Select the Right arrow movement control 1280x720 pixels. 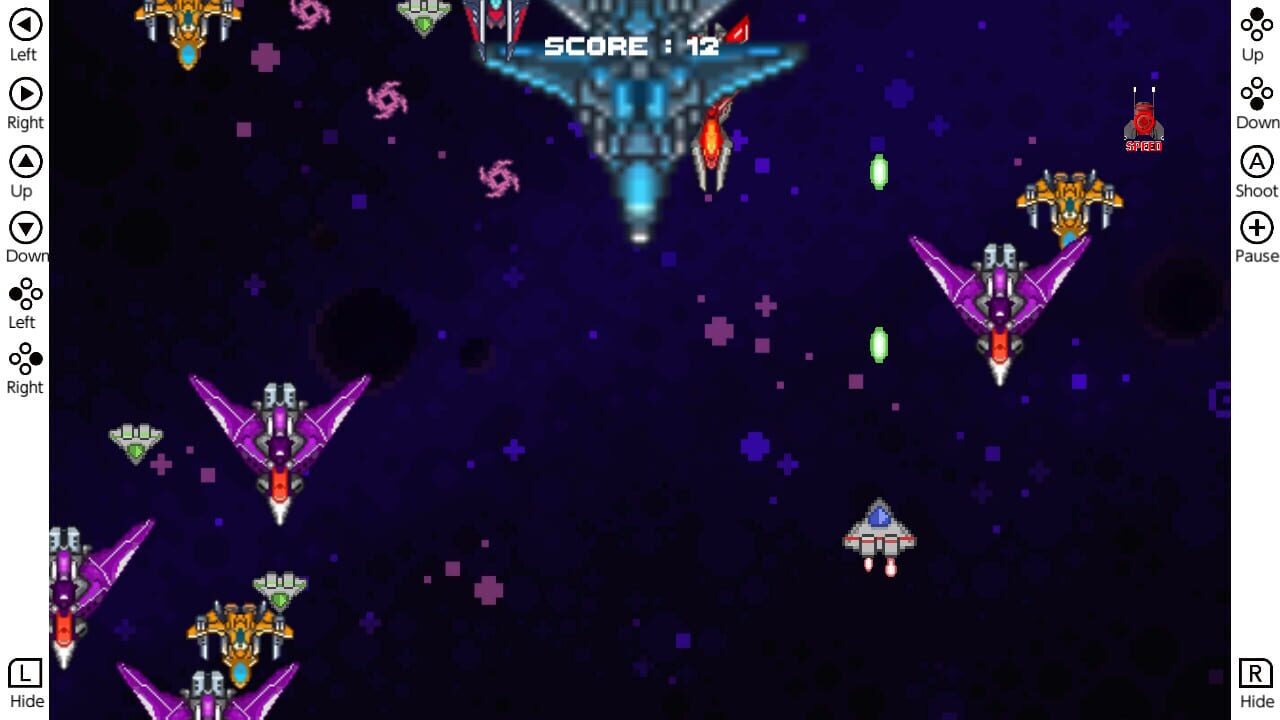click(24, 94)
